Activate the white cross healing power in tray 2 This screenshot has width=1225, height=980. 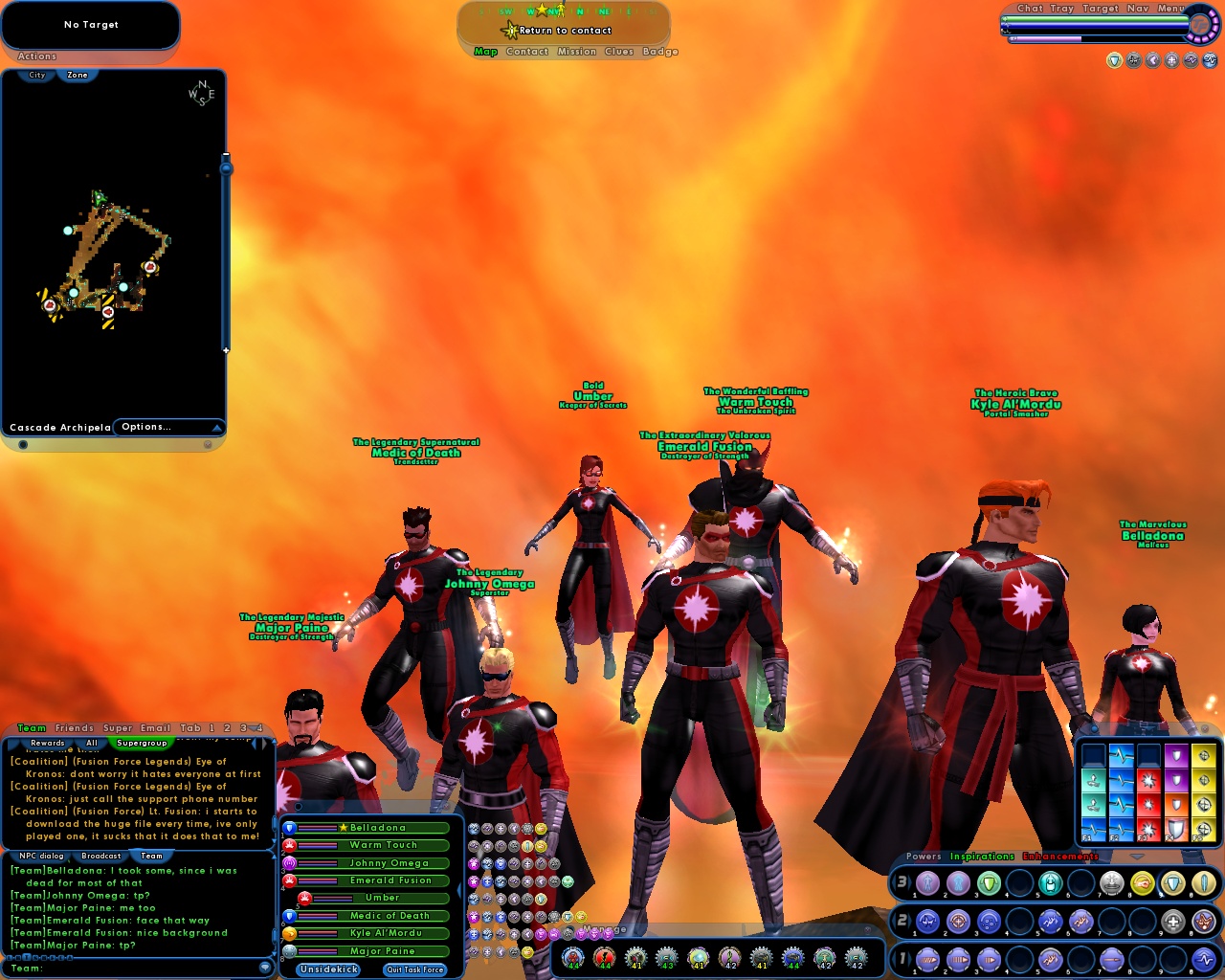(x=1174, y=923)
